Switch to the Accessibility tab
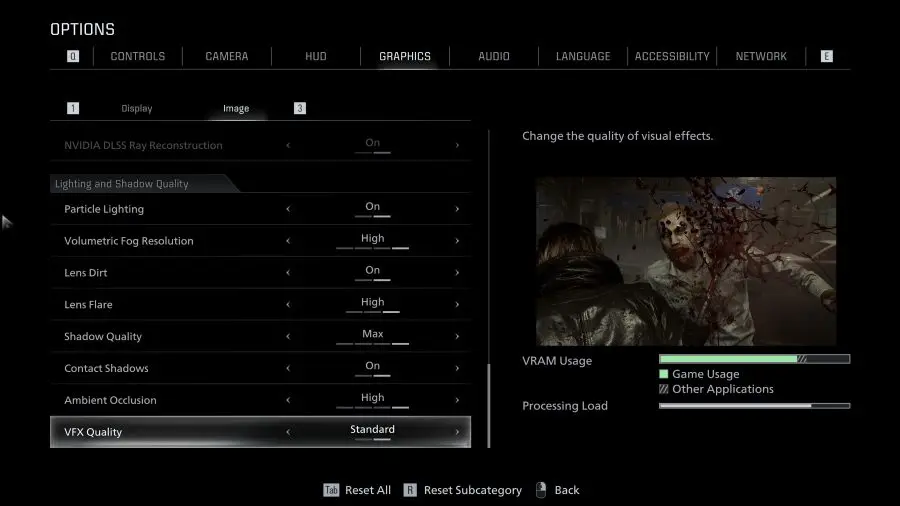The width and height of the screenshot is (900, 506). tap(672, 56)
